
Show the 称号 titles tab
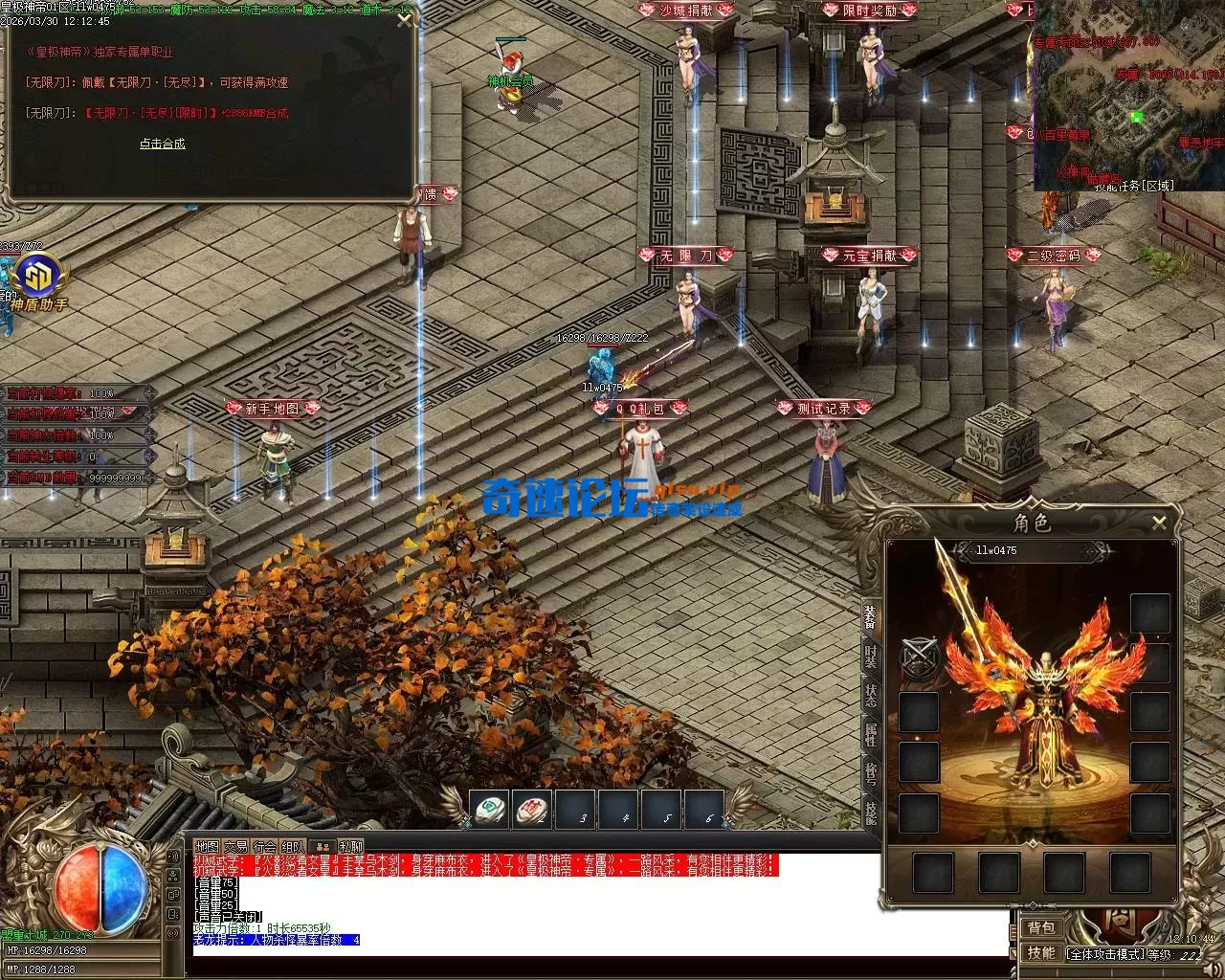tap(871, 773)
